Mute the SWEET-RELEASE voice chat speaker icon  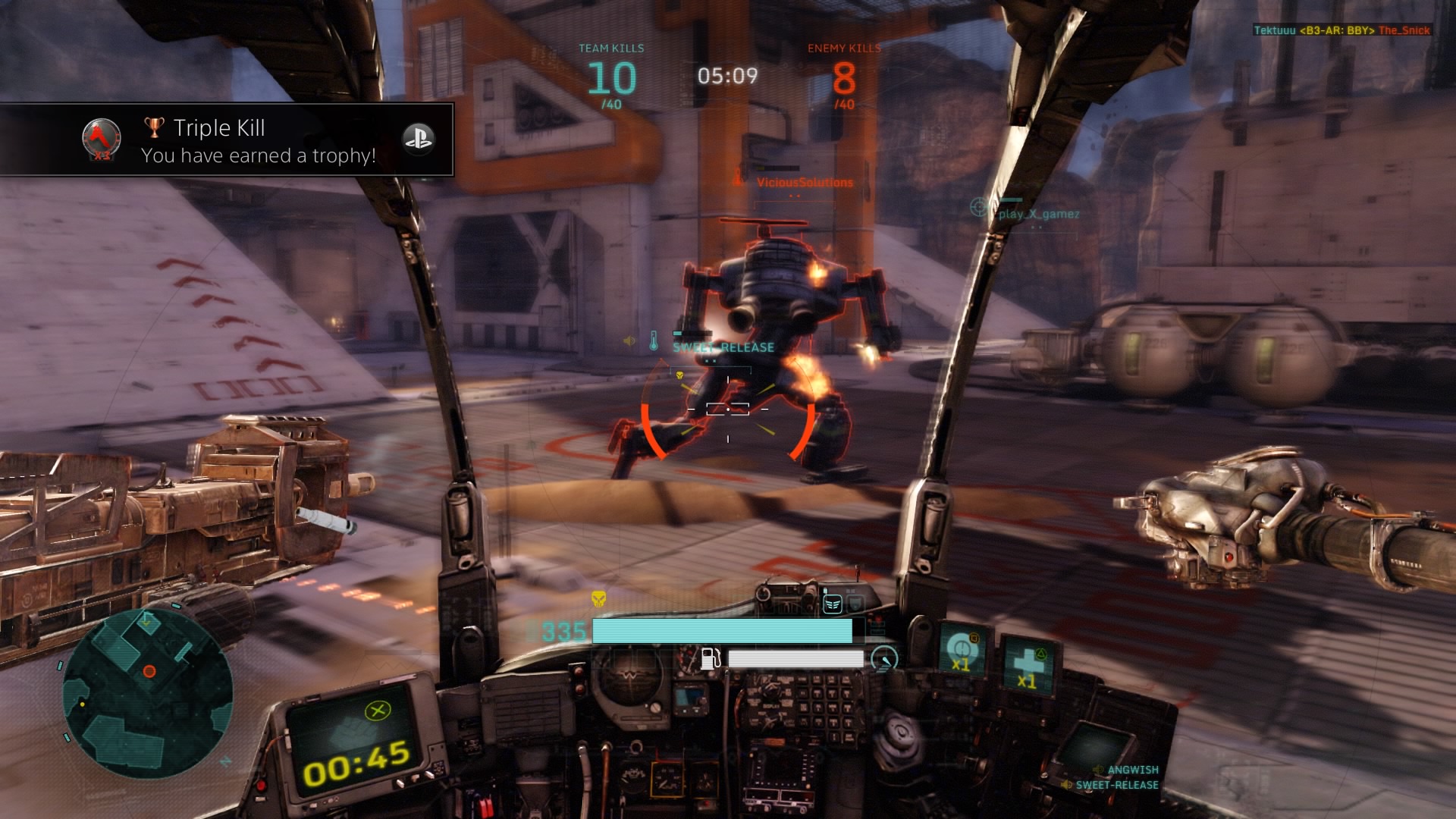point(1068,784)
